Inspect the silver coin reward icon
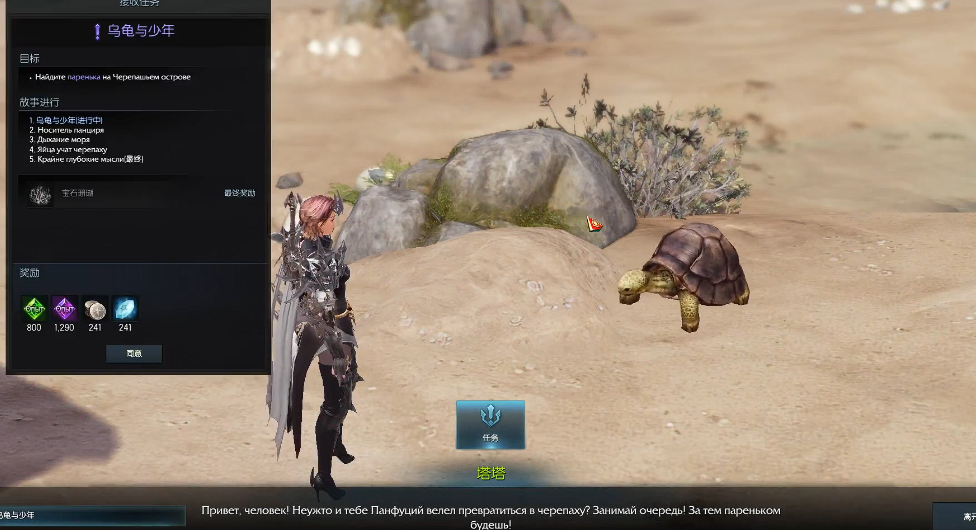The image size is (976, 530). 95,308
